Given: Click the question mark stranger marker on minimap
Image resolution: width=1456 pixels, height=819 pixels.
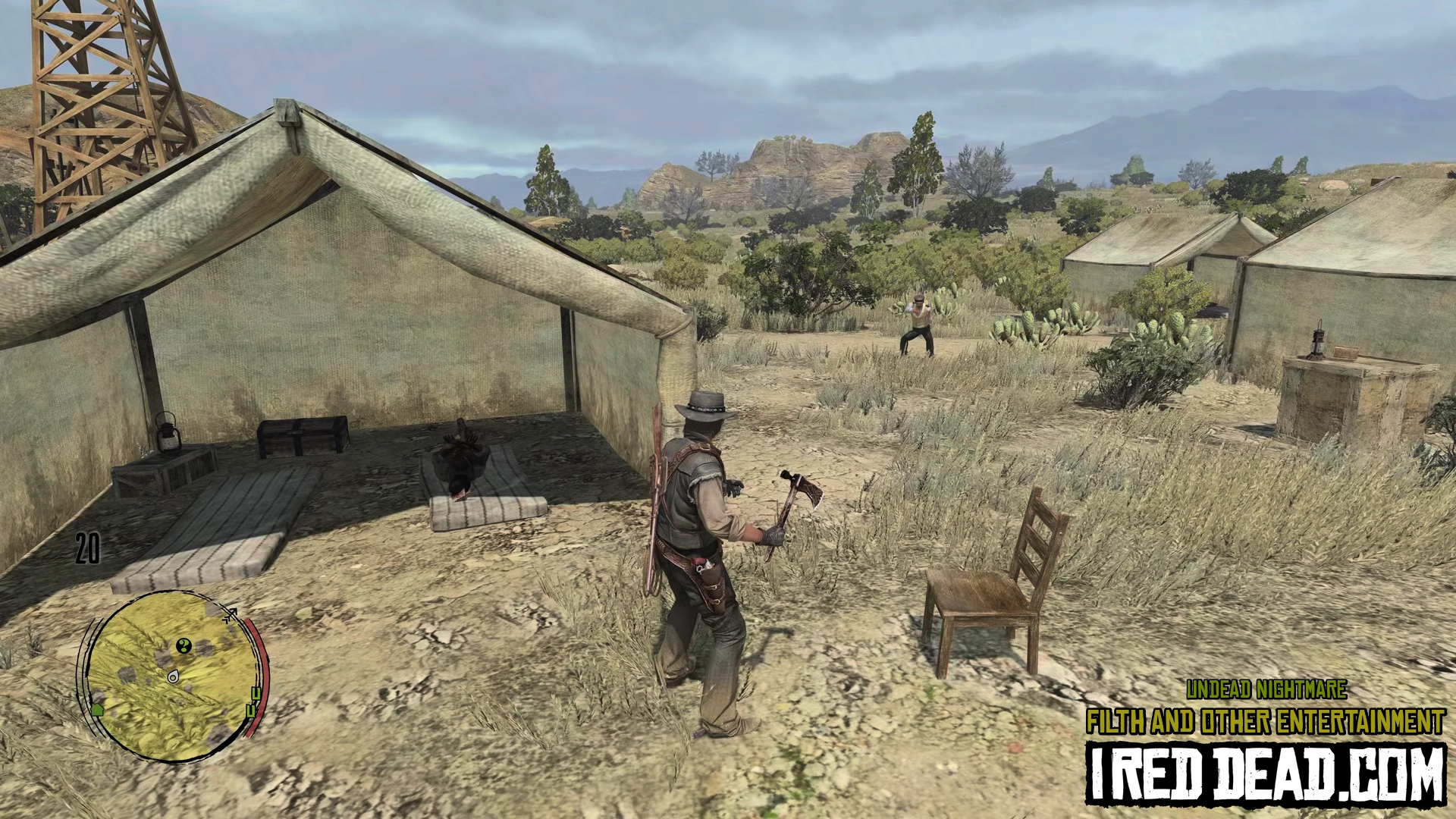Looking at the screenshot, I should pos(183,646).
